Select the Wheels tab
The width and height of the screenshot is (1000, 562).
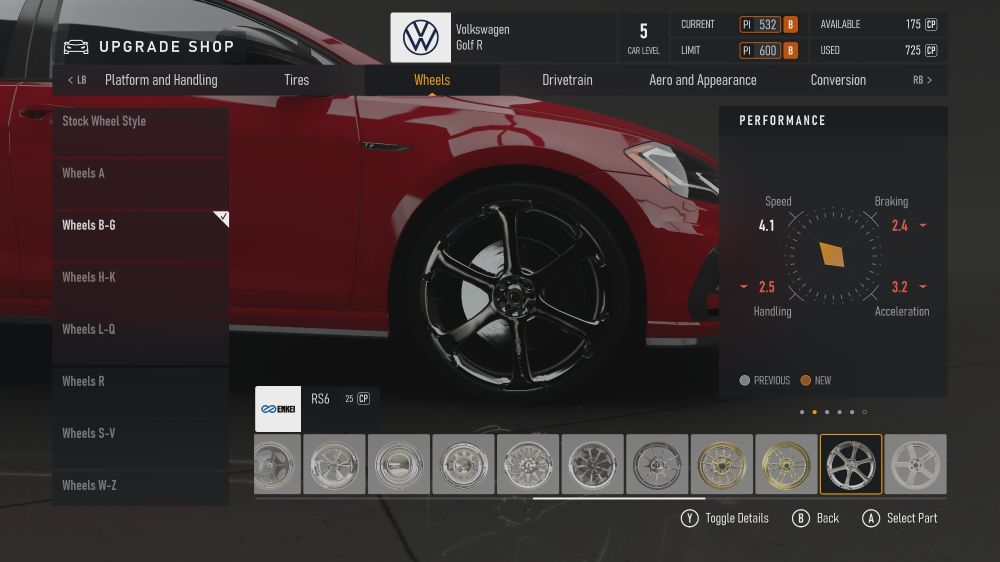(432, 80)
